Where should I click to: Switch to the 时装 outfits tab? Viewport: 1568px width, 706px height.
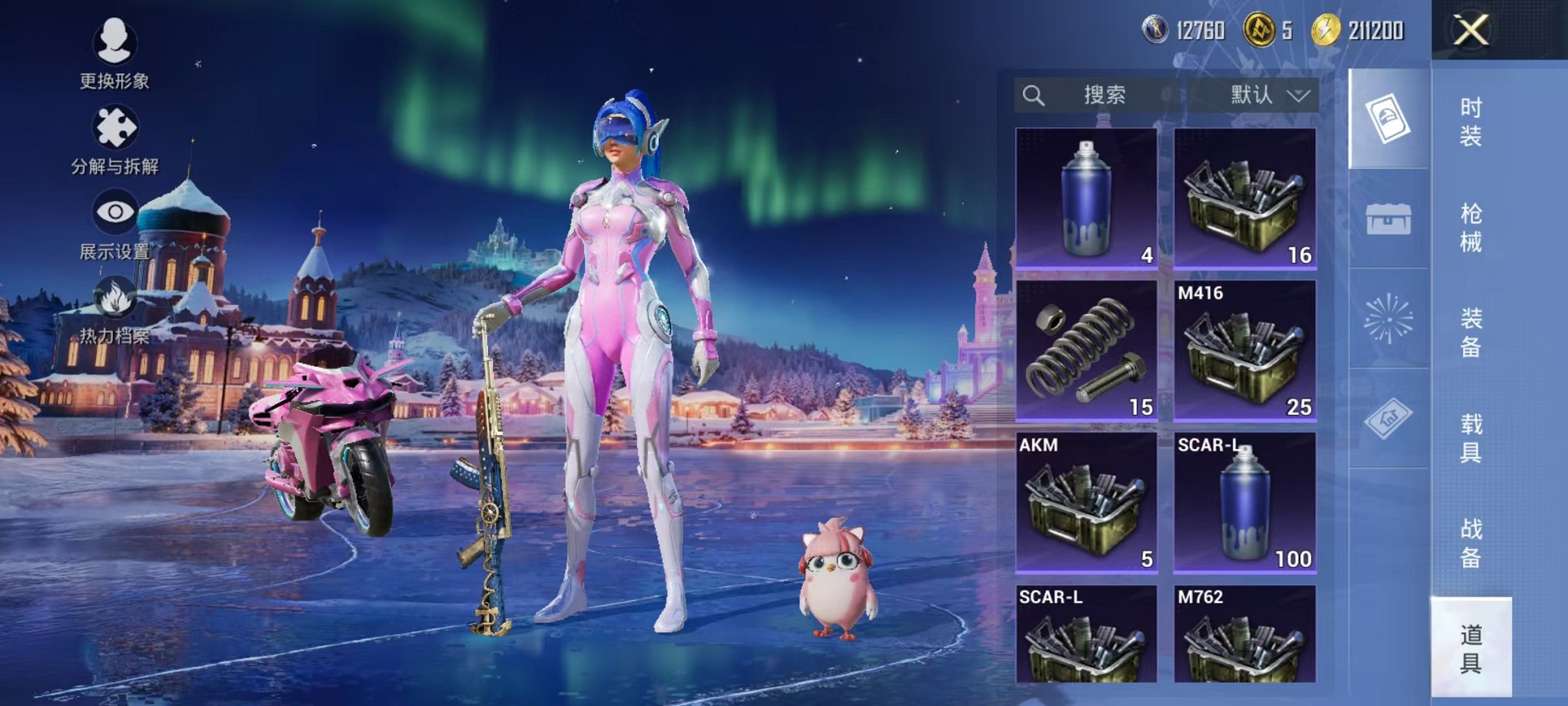click(x=1470, y=122)
